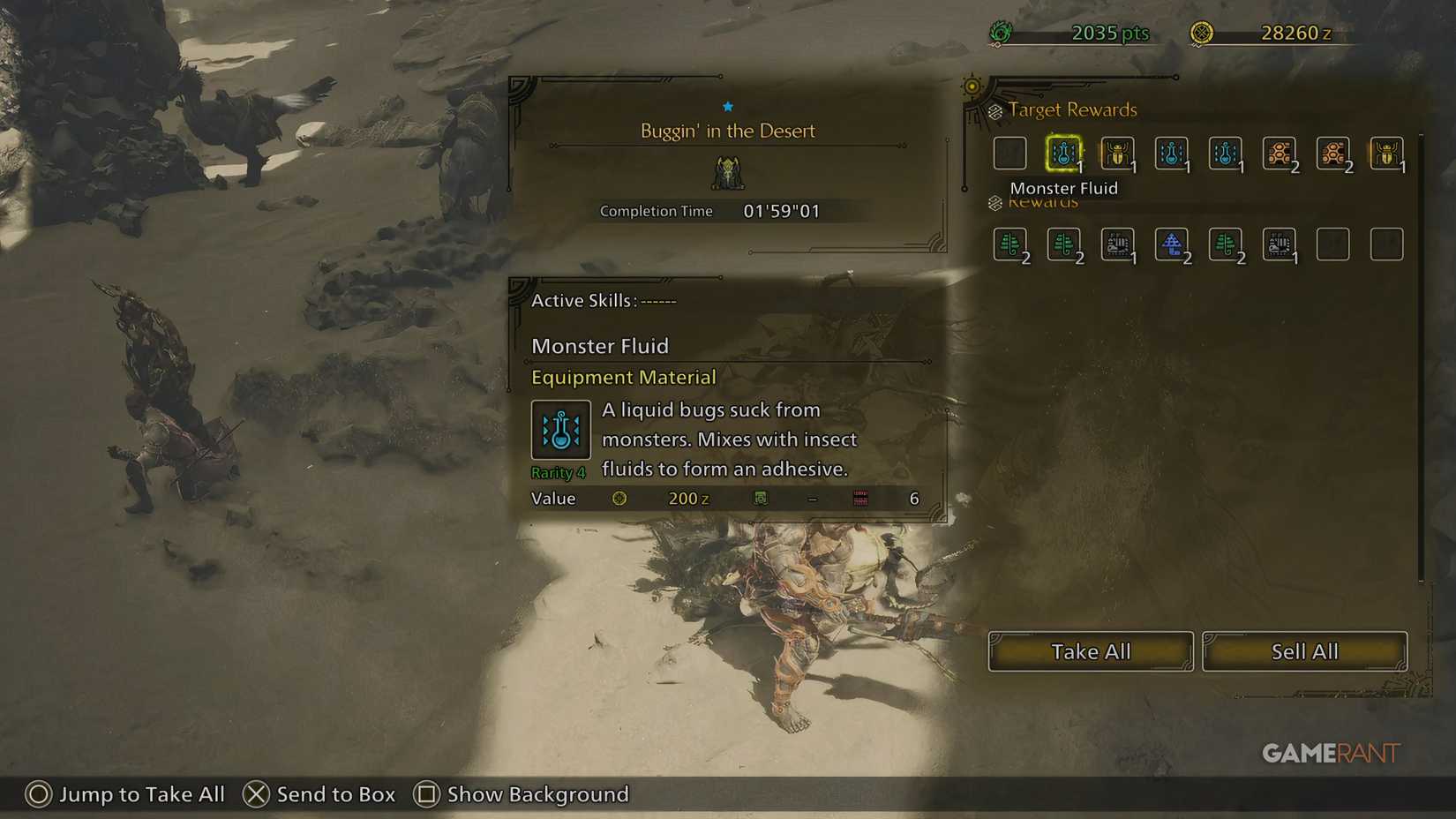Click an empty slot in the Rewards row
The width and height of the screenshot is (1456, 819).
pos(1333,245)
